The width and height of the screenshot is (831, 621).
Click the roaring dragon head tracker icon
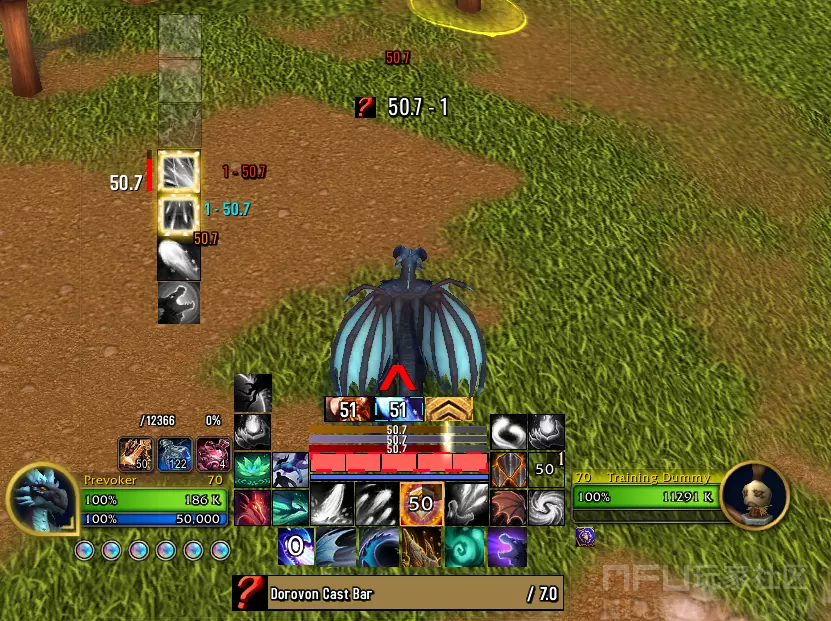click(179, 303)
